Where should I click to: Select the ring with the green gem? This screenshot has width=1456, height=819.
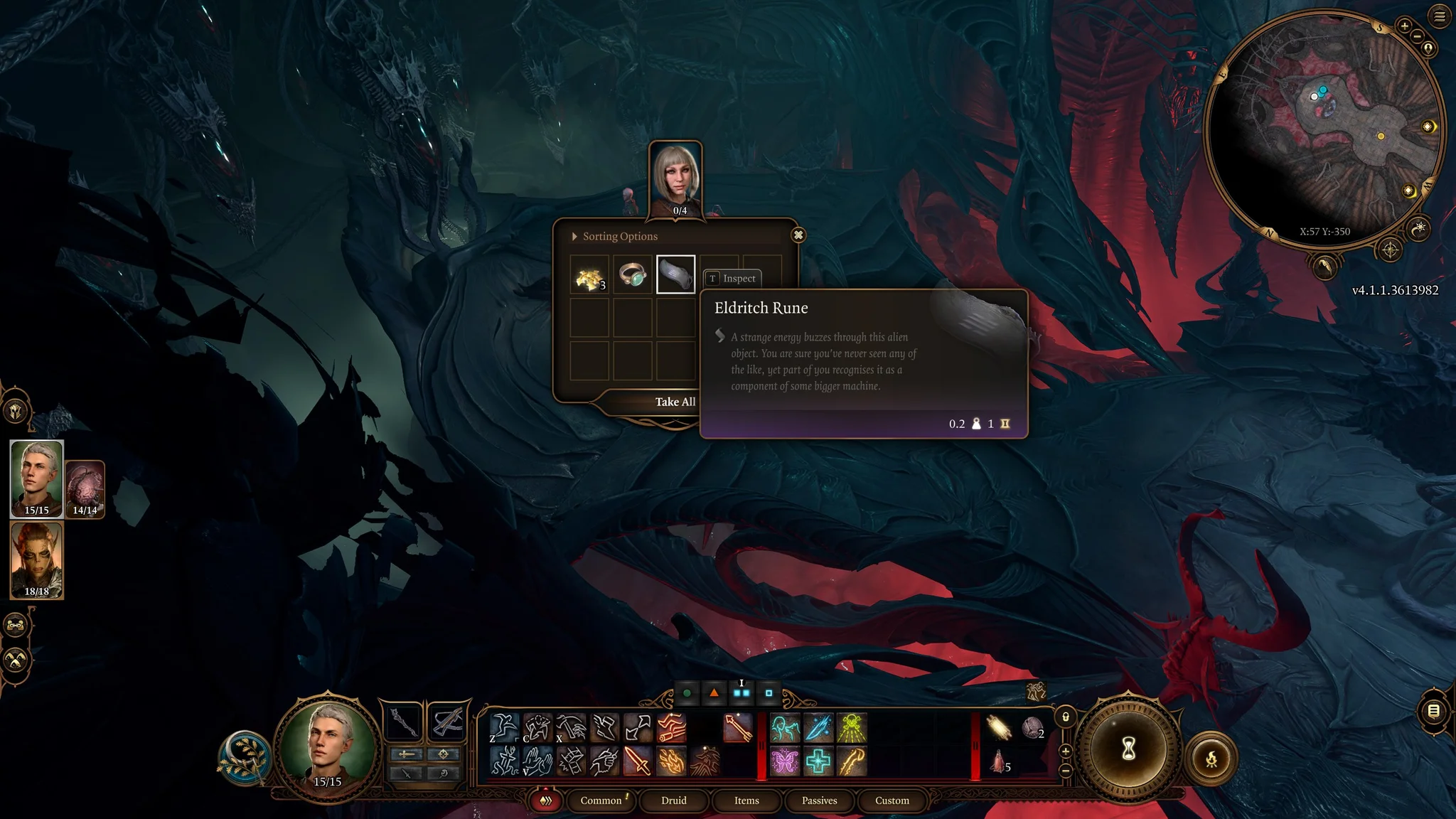pos(632,275)
